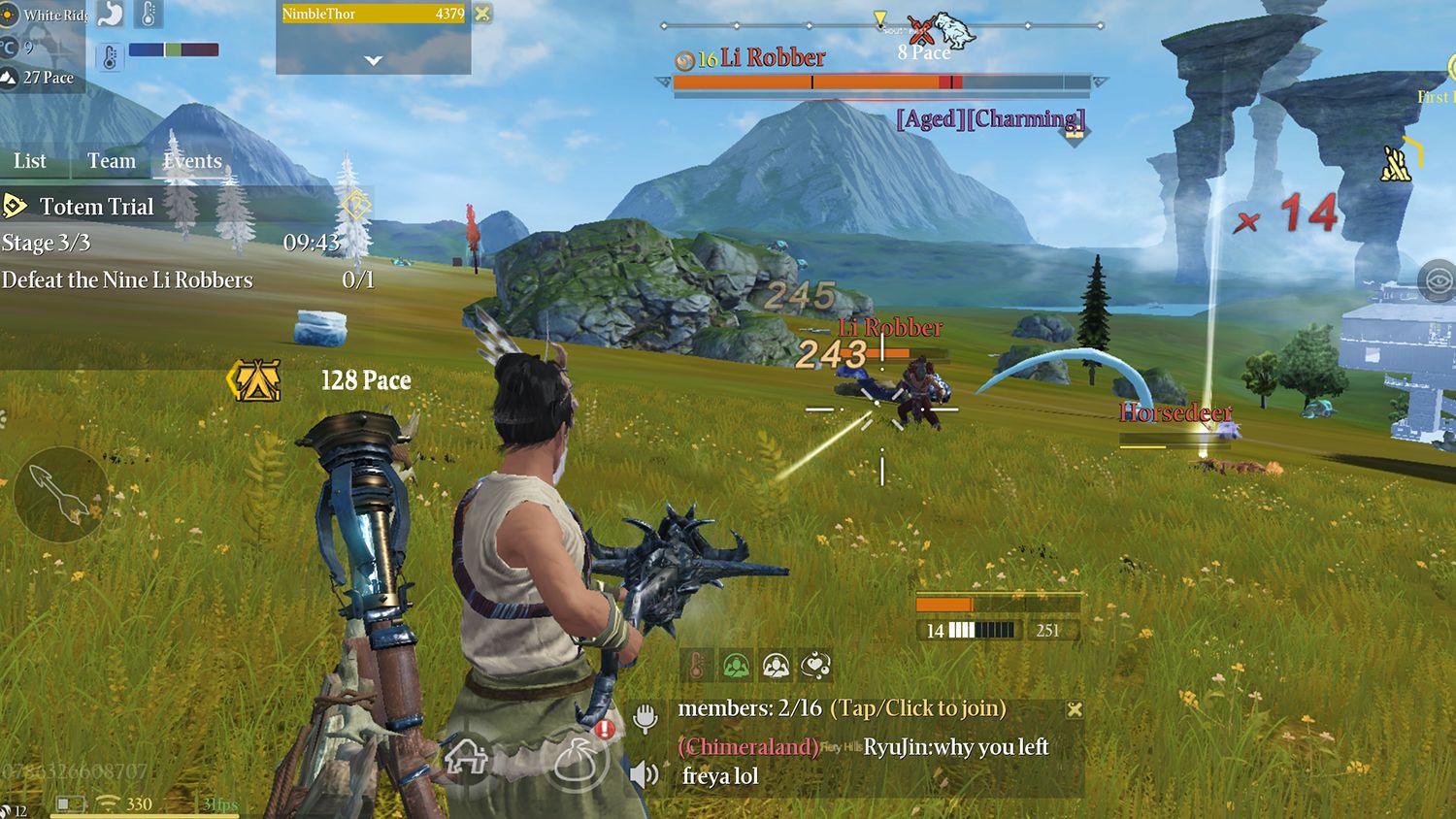The height and width of the screenshot is (819, 1456).
Task: Open the Totem Trial quest tracker
Action: [96, 207]
